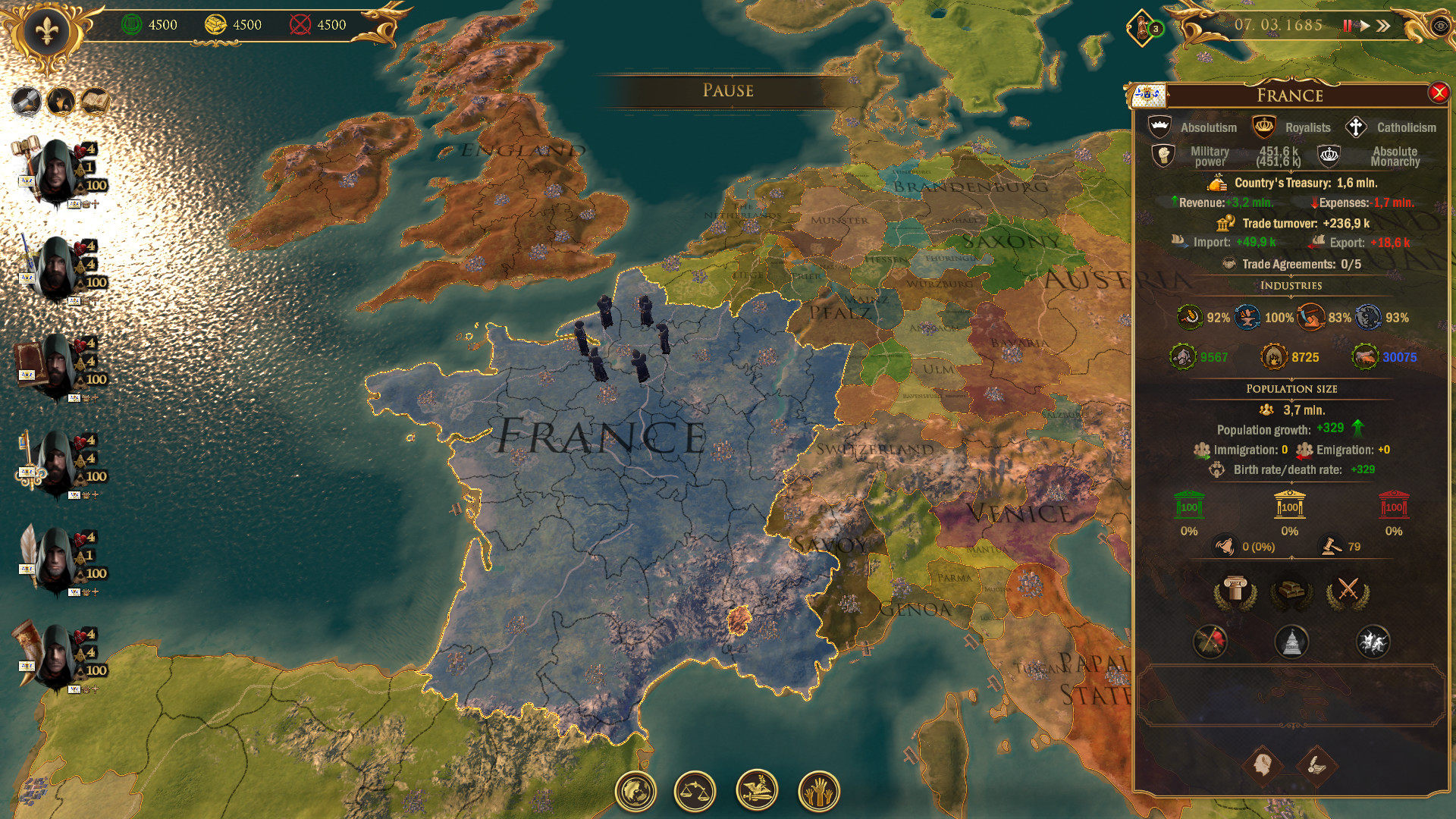Open the scroll notifications icon
Image resolution: width=1456 pixels, height=819 pixels.
tap(1141, 29)
